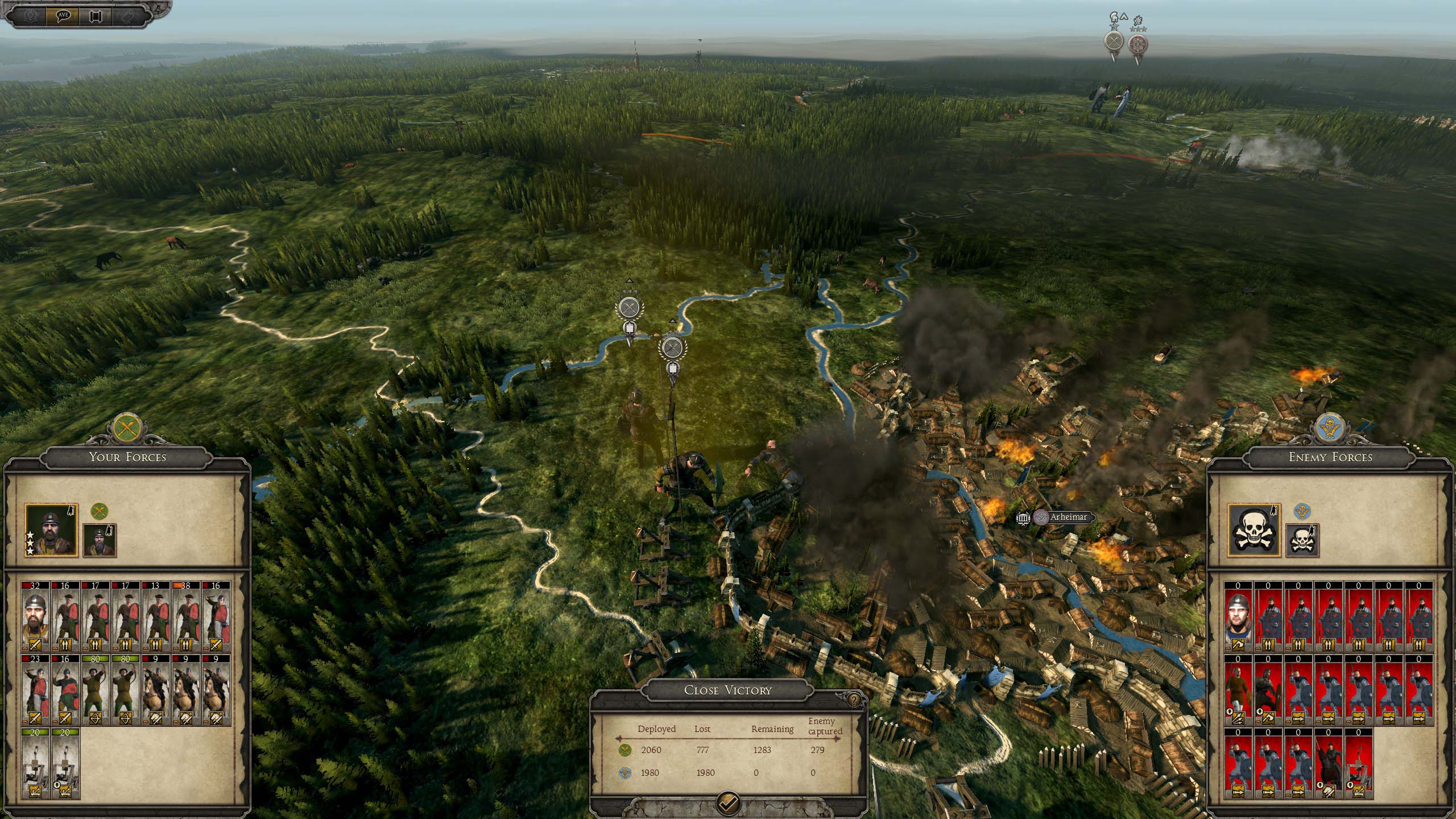1456x819 pixels.
Task: Select your reinforcing general's small portrait
Action: coord(100,540)
